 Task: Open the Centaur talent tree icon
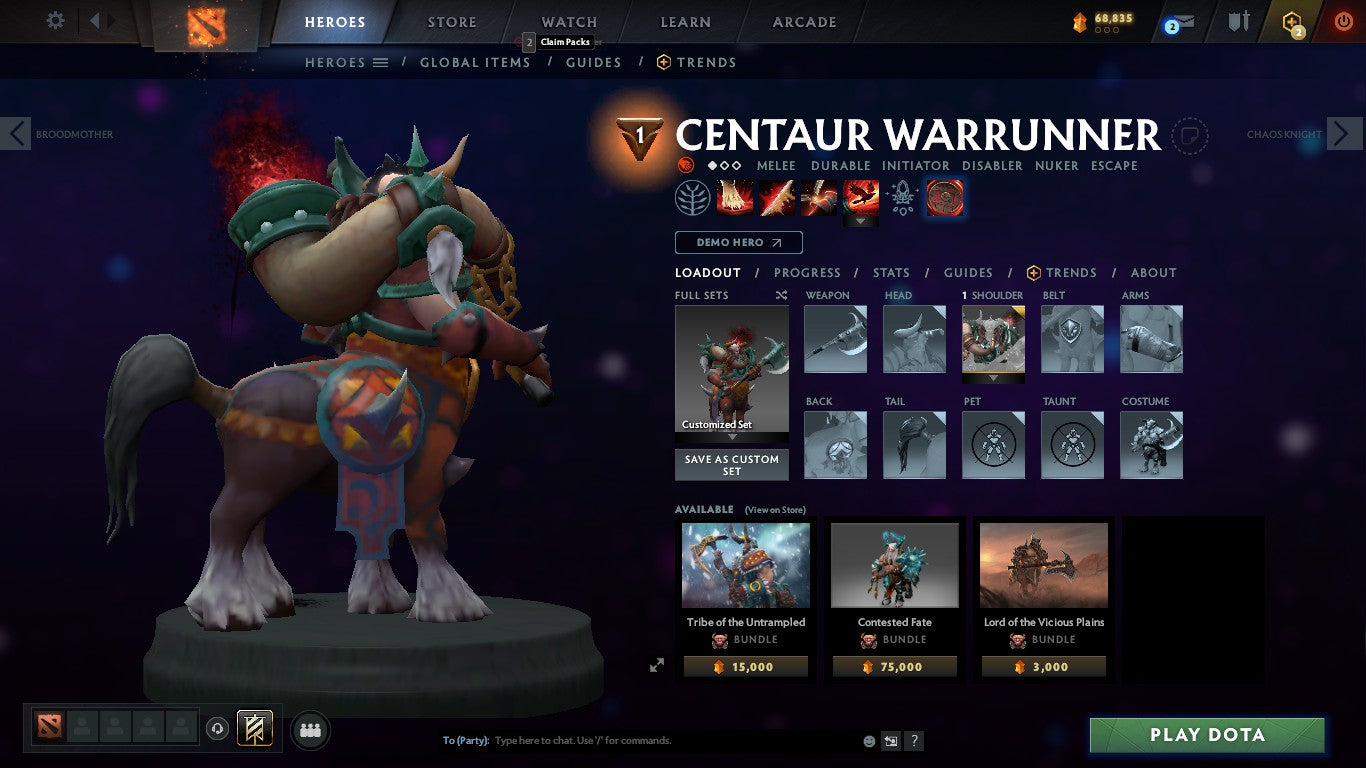[692, 197]
